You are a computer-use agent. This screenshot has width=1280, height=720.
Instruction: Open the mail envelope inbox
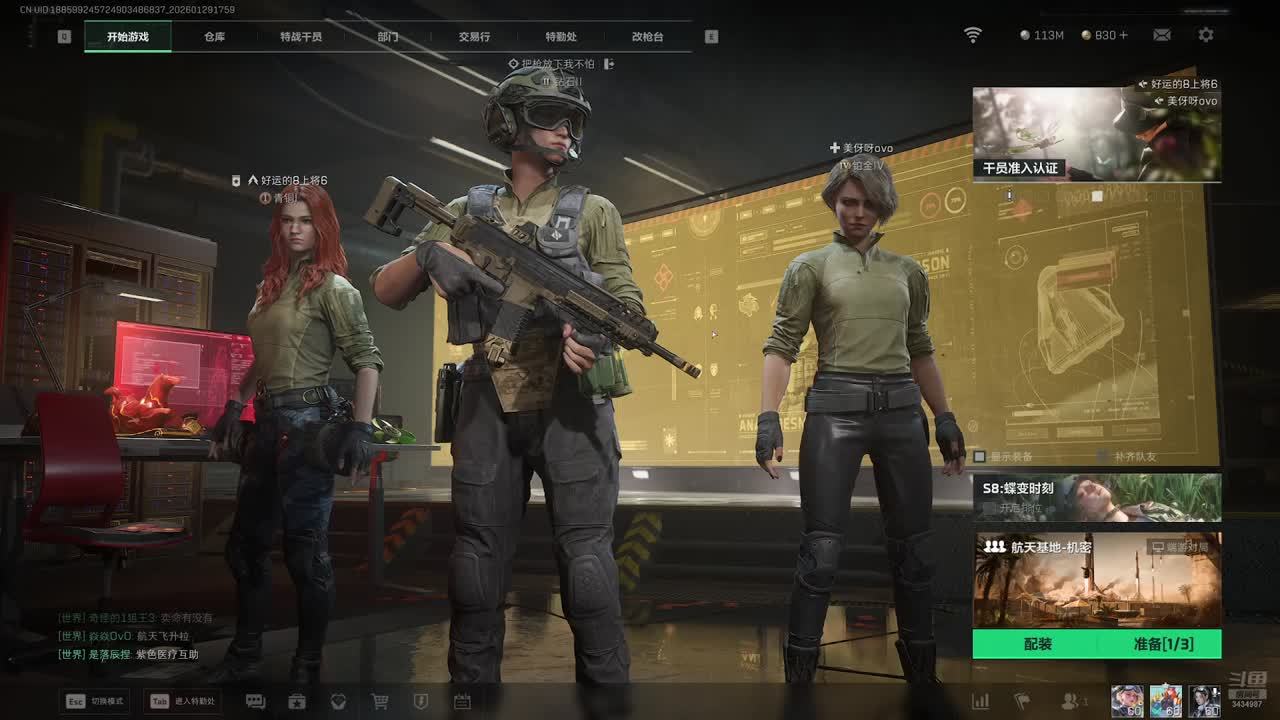1161,35
